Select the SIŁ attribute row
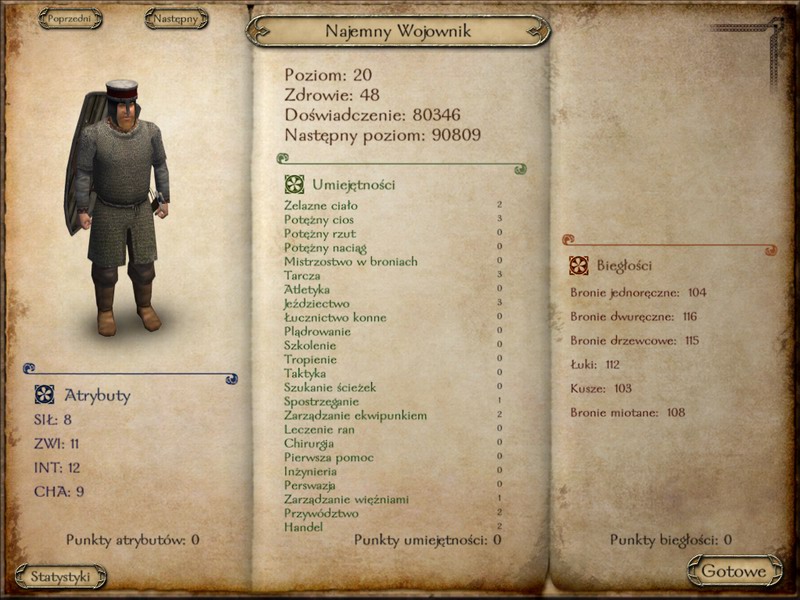The height and width of the screenshot is (600, 800). [53, 420]
